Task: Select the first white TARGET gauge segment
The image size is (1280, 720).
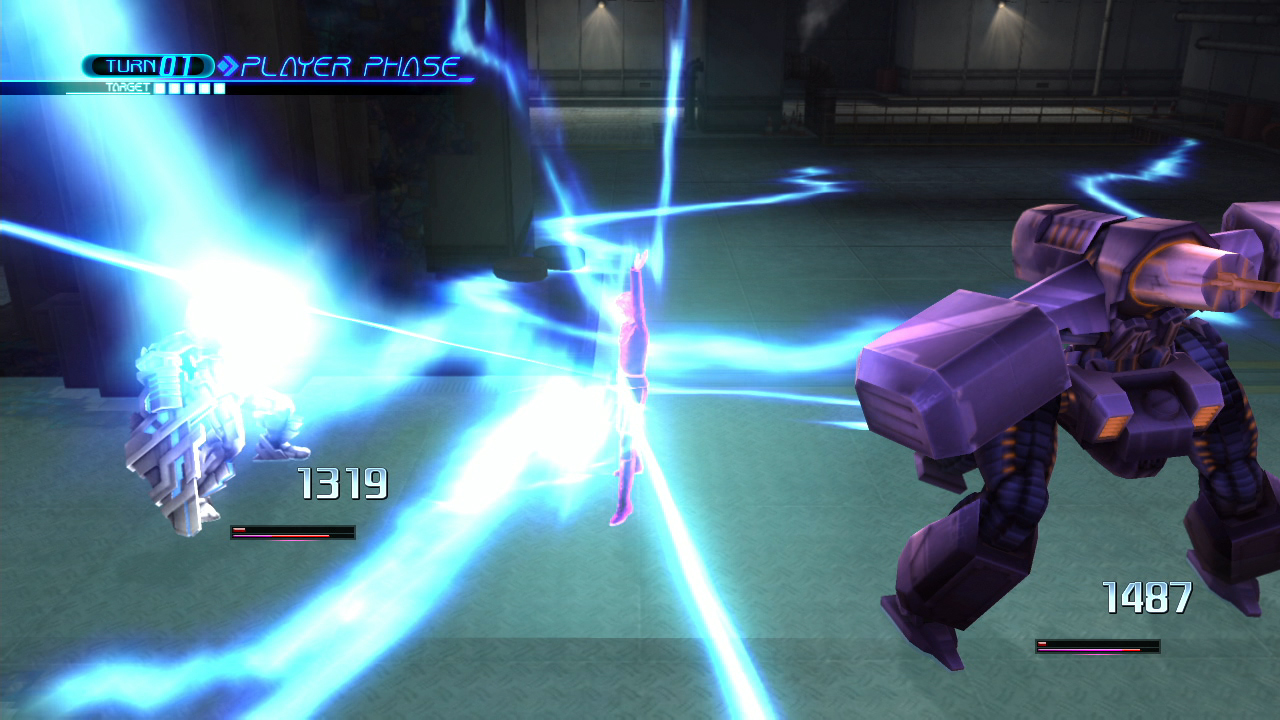Action: [x=159, y=87]
